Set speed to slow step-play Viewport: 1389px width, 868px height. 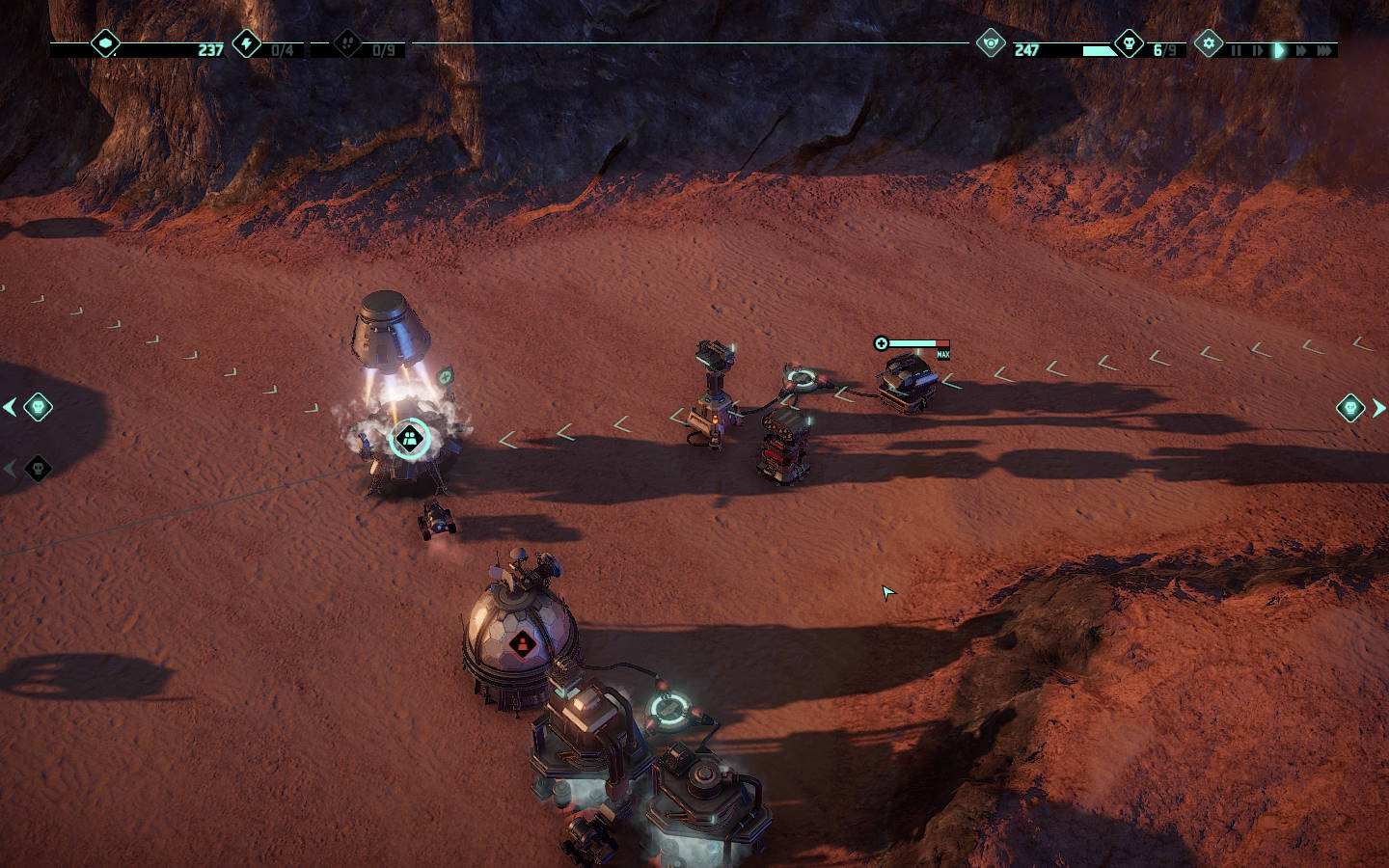tap(1257, 50)
